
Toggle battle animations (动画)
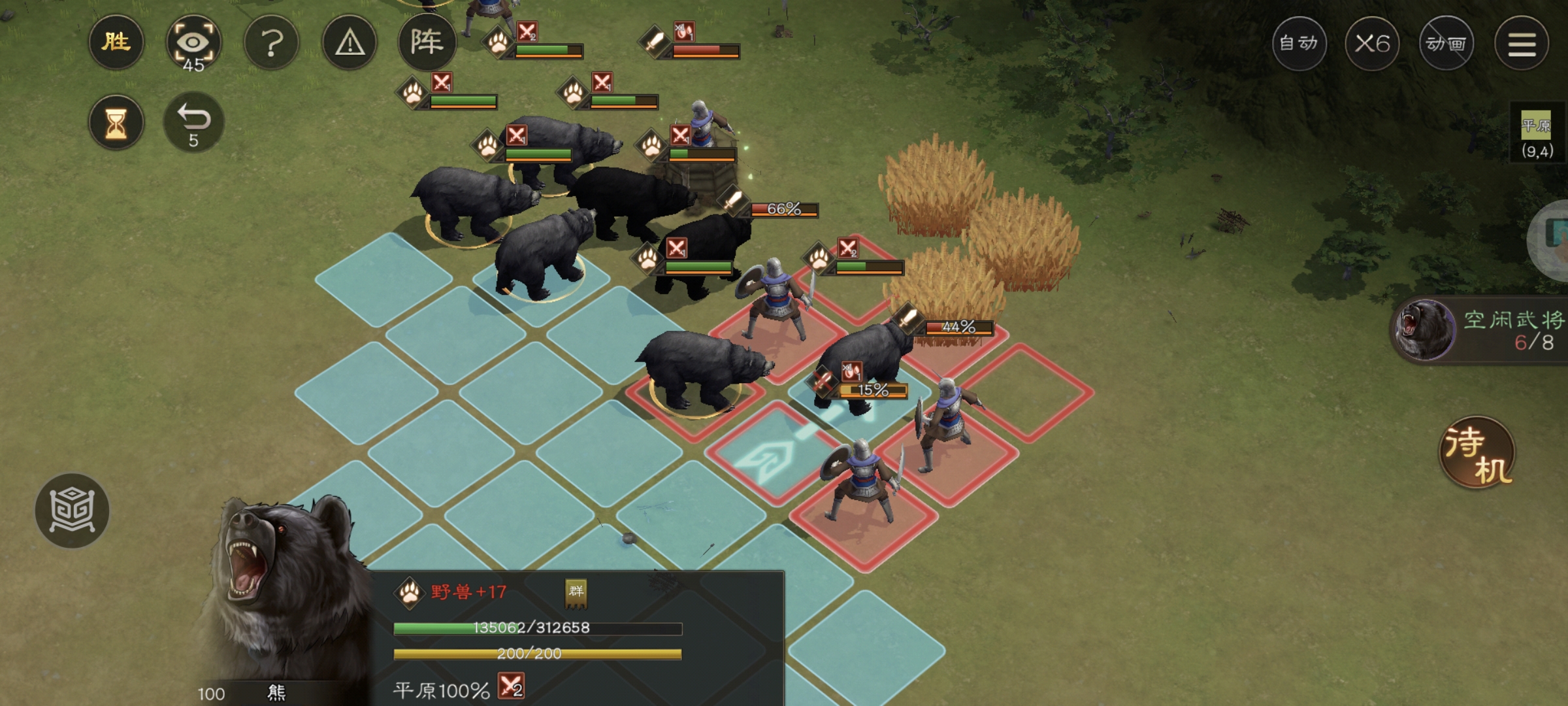pyautogui.click(x=1446, y=44)
